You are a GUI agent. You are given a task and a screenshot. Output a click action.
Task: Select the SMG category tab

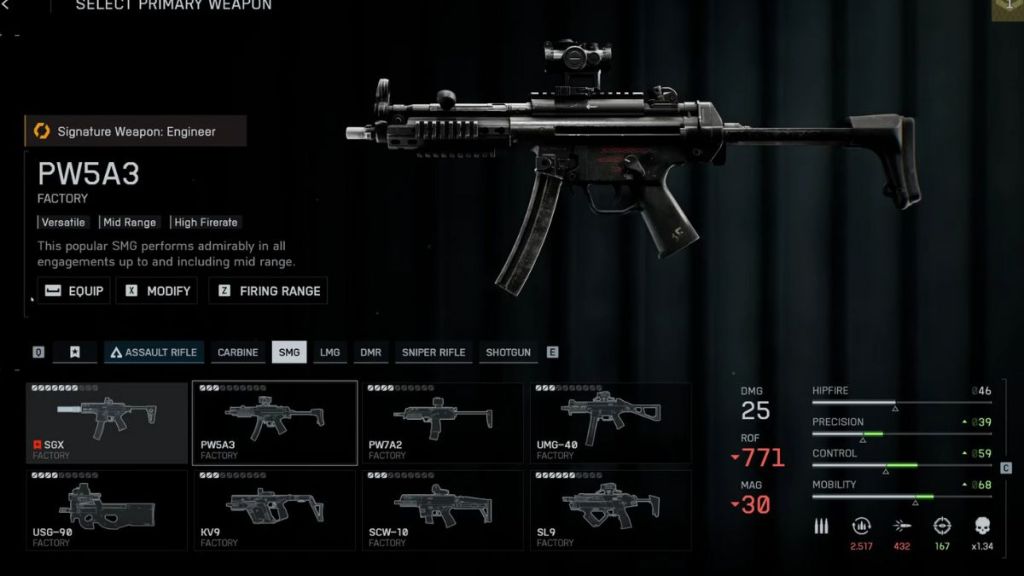[289, 352]
